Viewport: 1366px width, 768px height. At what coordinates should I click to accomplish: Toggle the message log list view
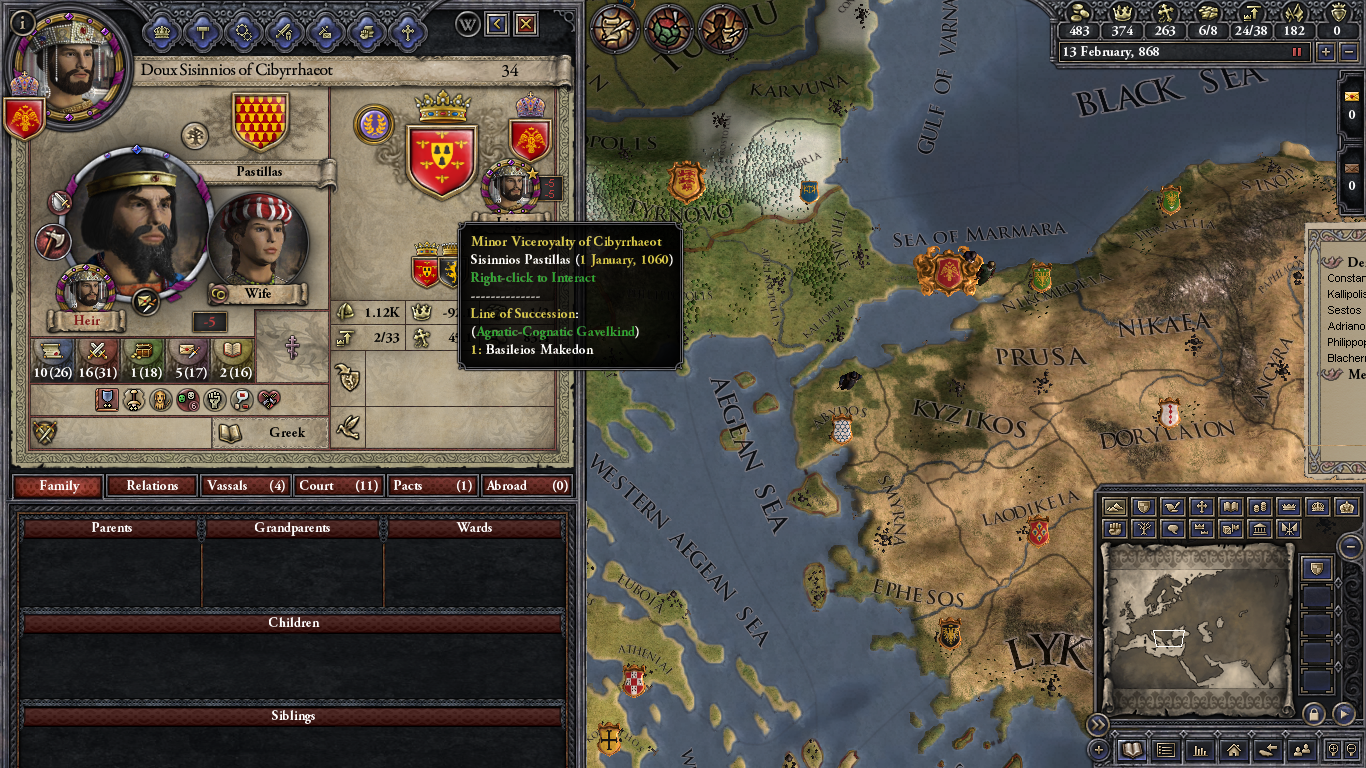1166,751
